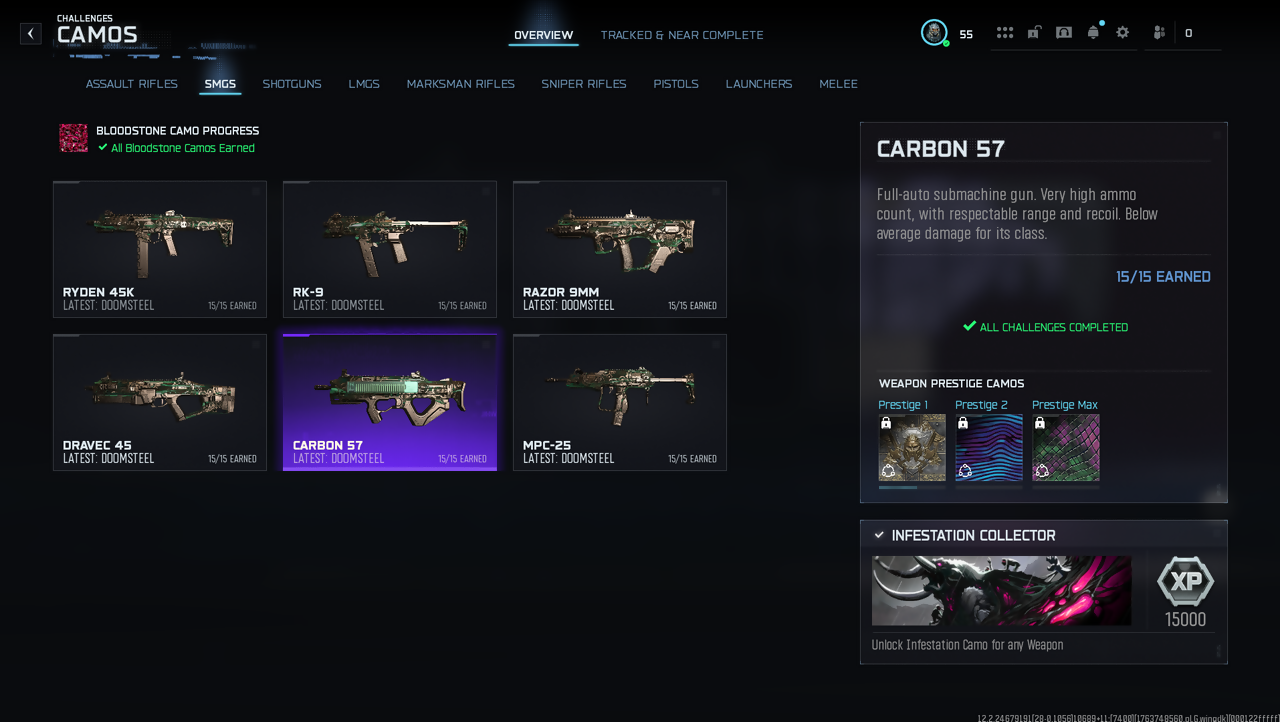Viewport: 1280px width, 722px height.
Task: Select the Ryden 45K weapon tile
Action: pos(160,249)
